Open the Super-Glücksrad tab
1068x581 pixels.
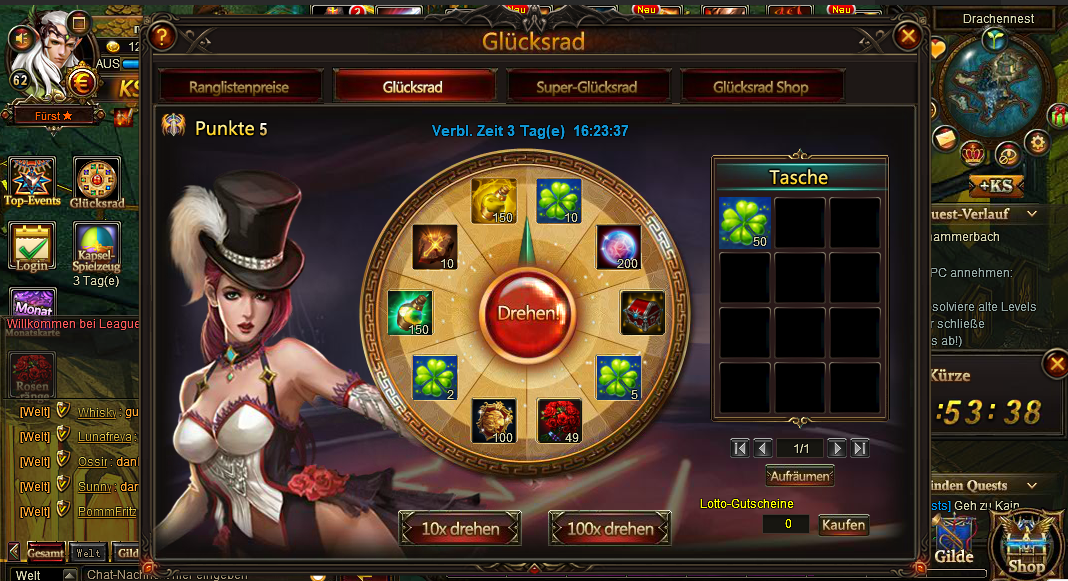pos(587,87)
